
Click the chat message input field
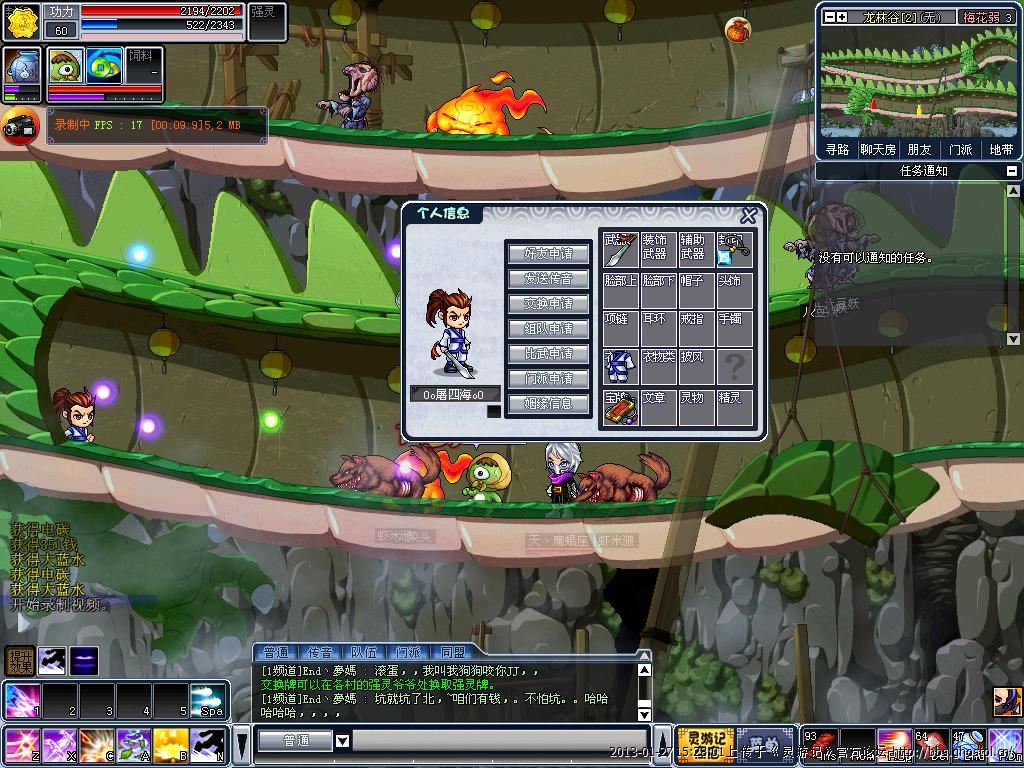490,741
